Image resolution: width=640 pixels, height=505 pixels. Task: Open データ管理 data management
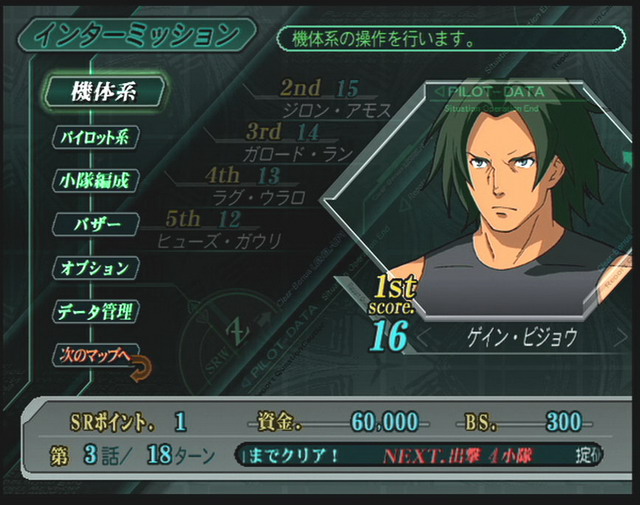96,311
